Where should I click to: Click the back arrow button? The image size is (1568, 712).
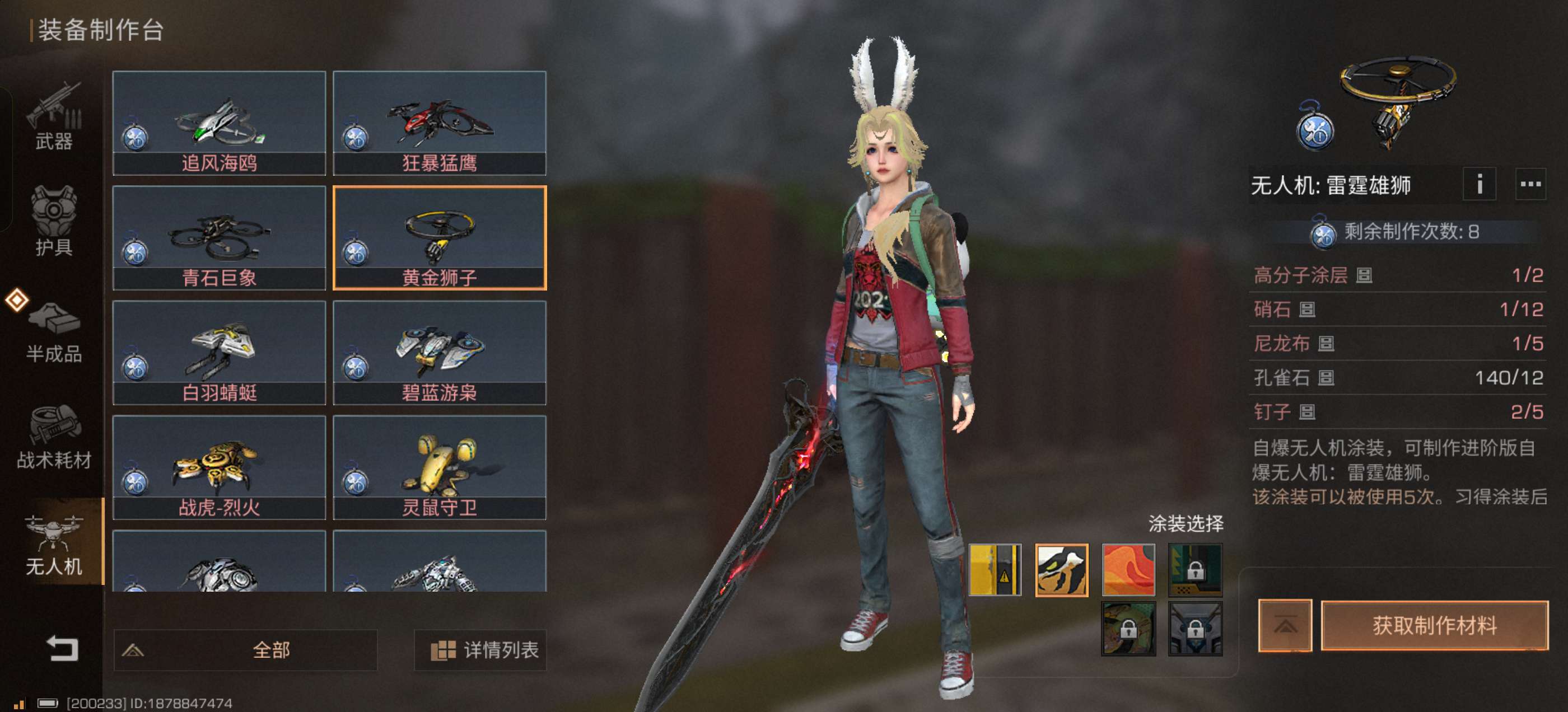coord(63,648)
